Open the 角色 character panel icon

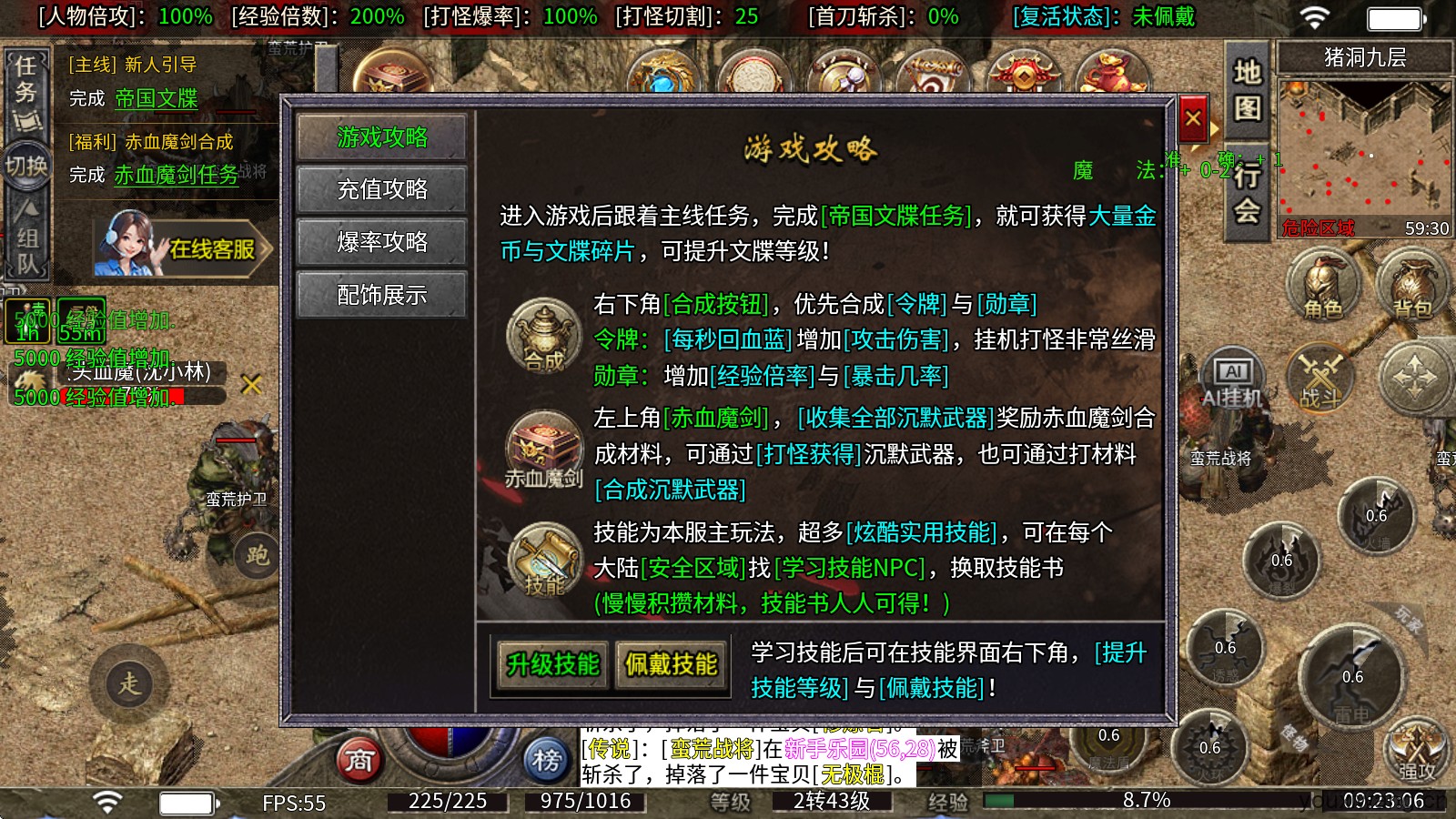(x=1320, y=285)
